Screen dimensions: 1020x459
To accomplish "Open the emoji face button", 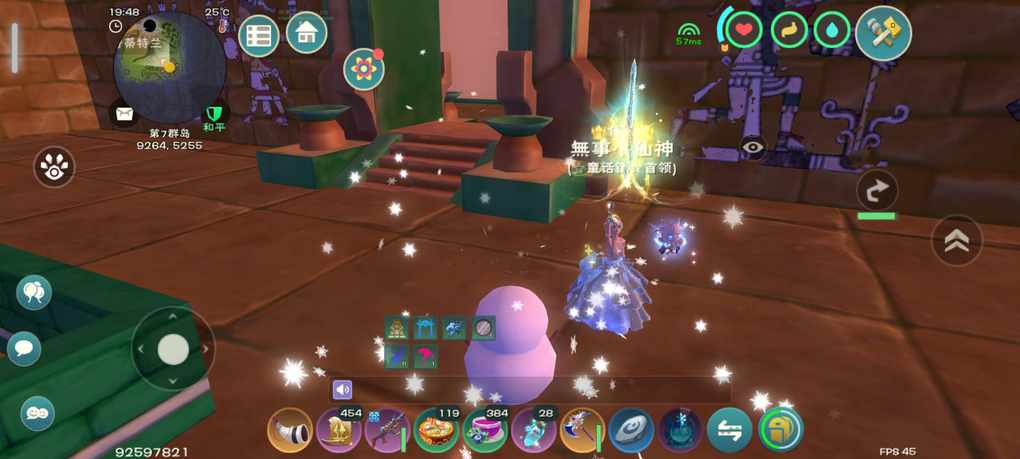I will 38,412.
